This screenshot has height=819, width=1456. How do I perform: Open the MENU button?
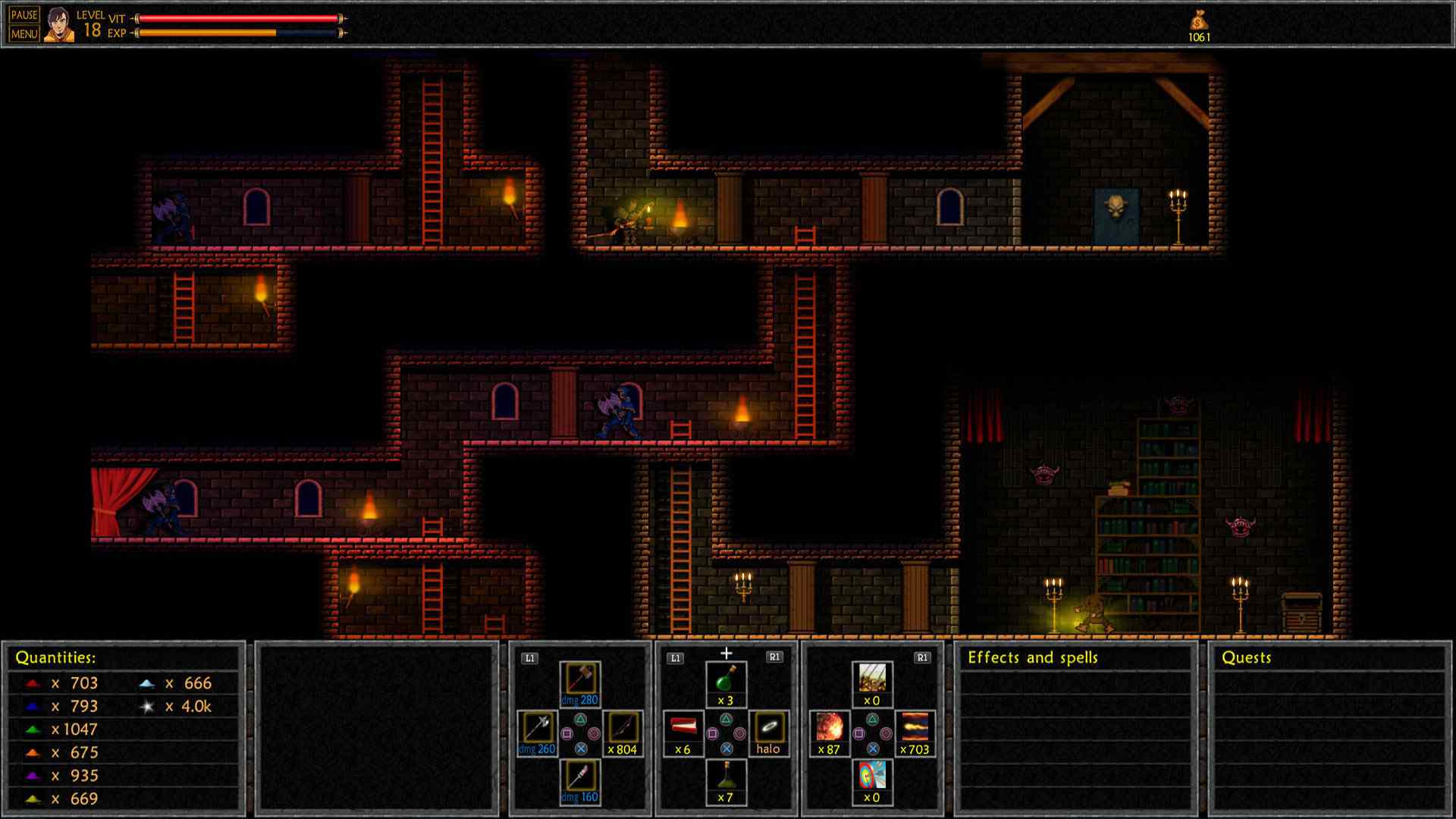24,34
